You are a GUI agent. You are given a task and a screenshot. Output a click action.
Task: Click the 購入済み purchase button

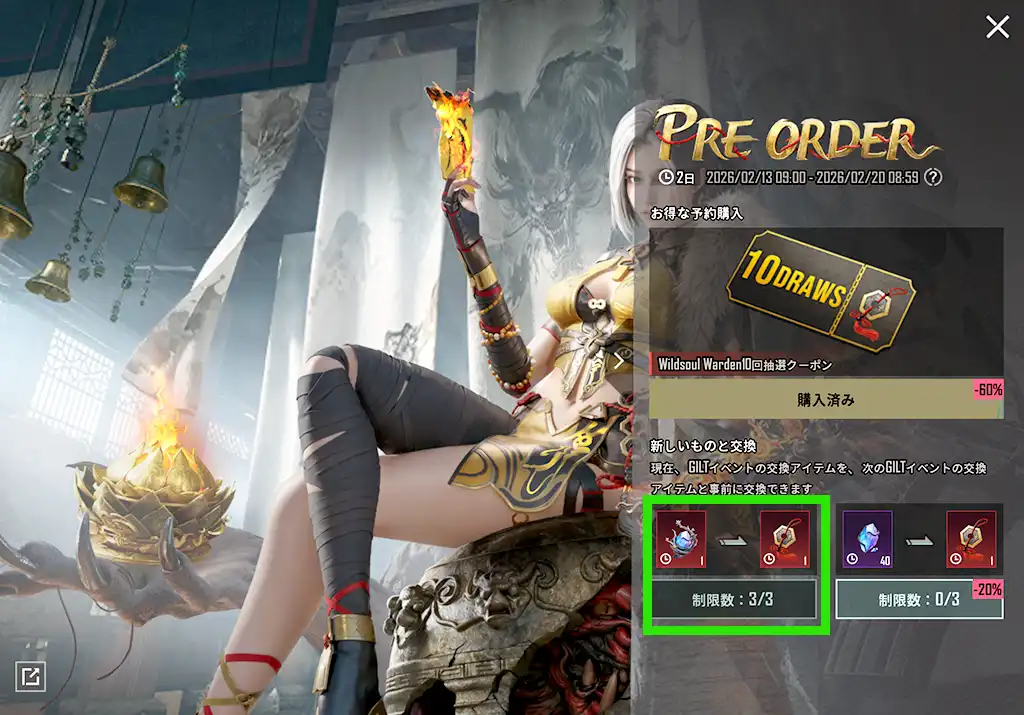click(x=826, y=399)
